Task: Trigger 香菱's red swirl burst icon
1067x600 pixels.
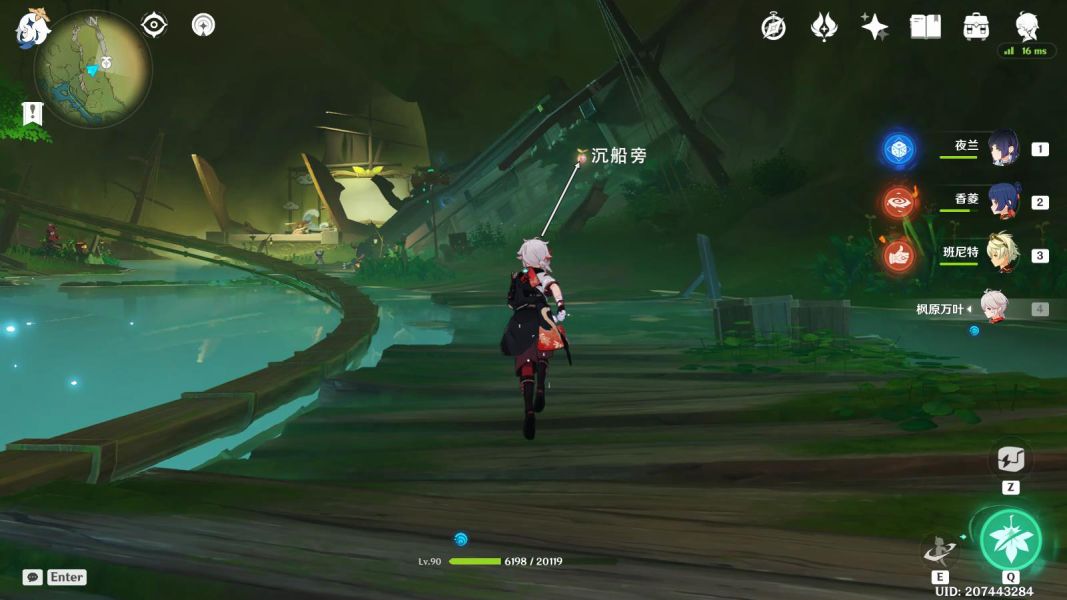Action: click(x=899, y=203)
